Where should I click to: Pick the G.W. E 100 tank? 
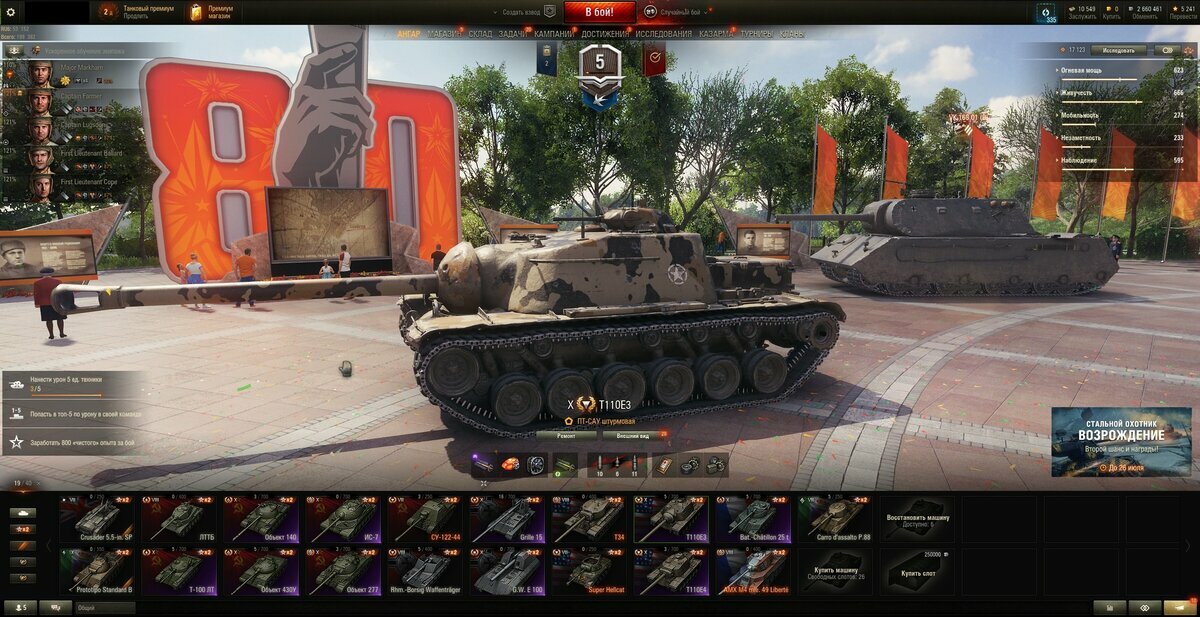pos(507,571)
